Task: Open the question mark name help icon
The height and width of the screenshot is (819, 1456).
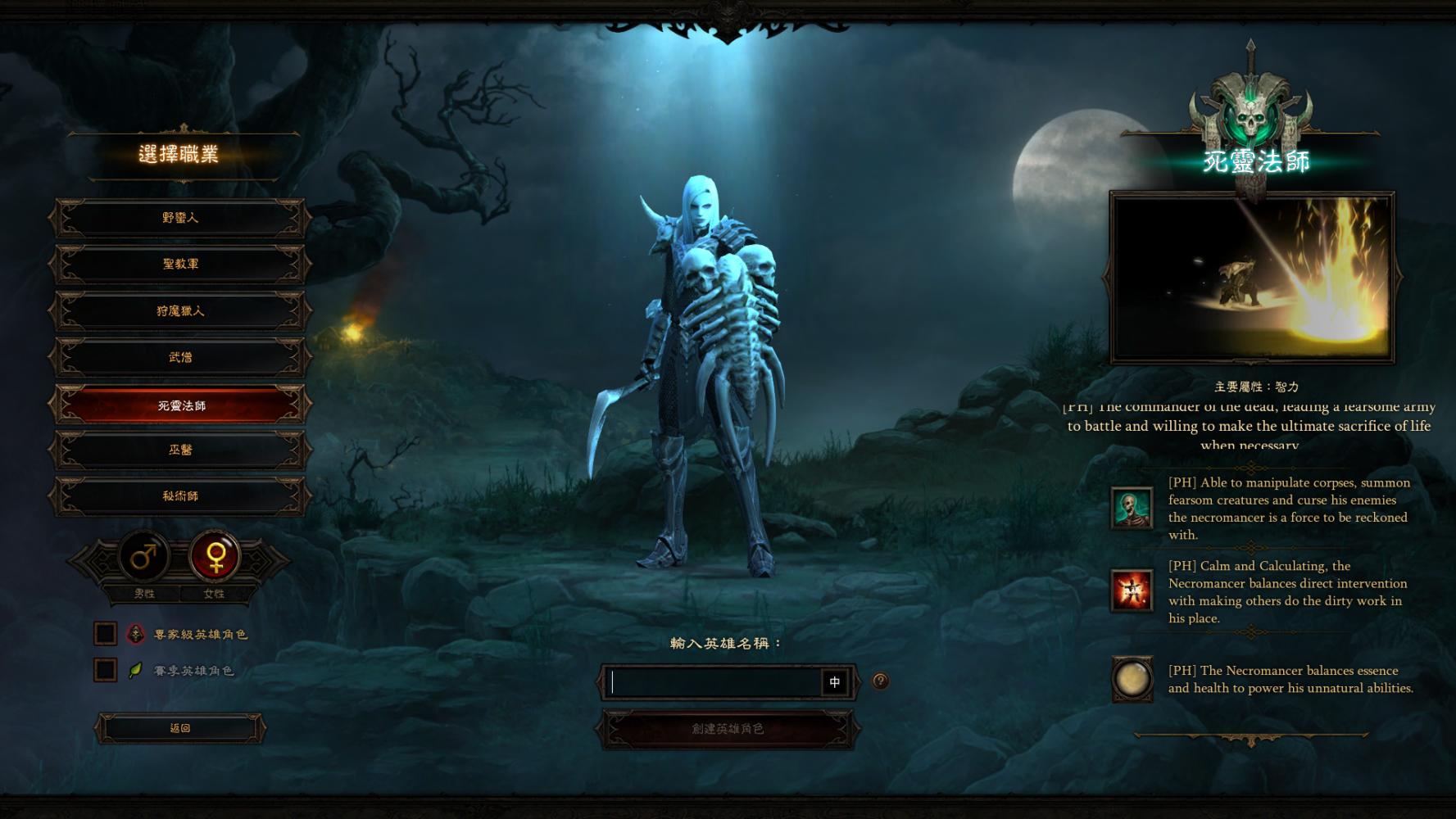Action: pyautogui.click(x=880, y=681)
